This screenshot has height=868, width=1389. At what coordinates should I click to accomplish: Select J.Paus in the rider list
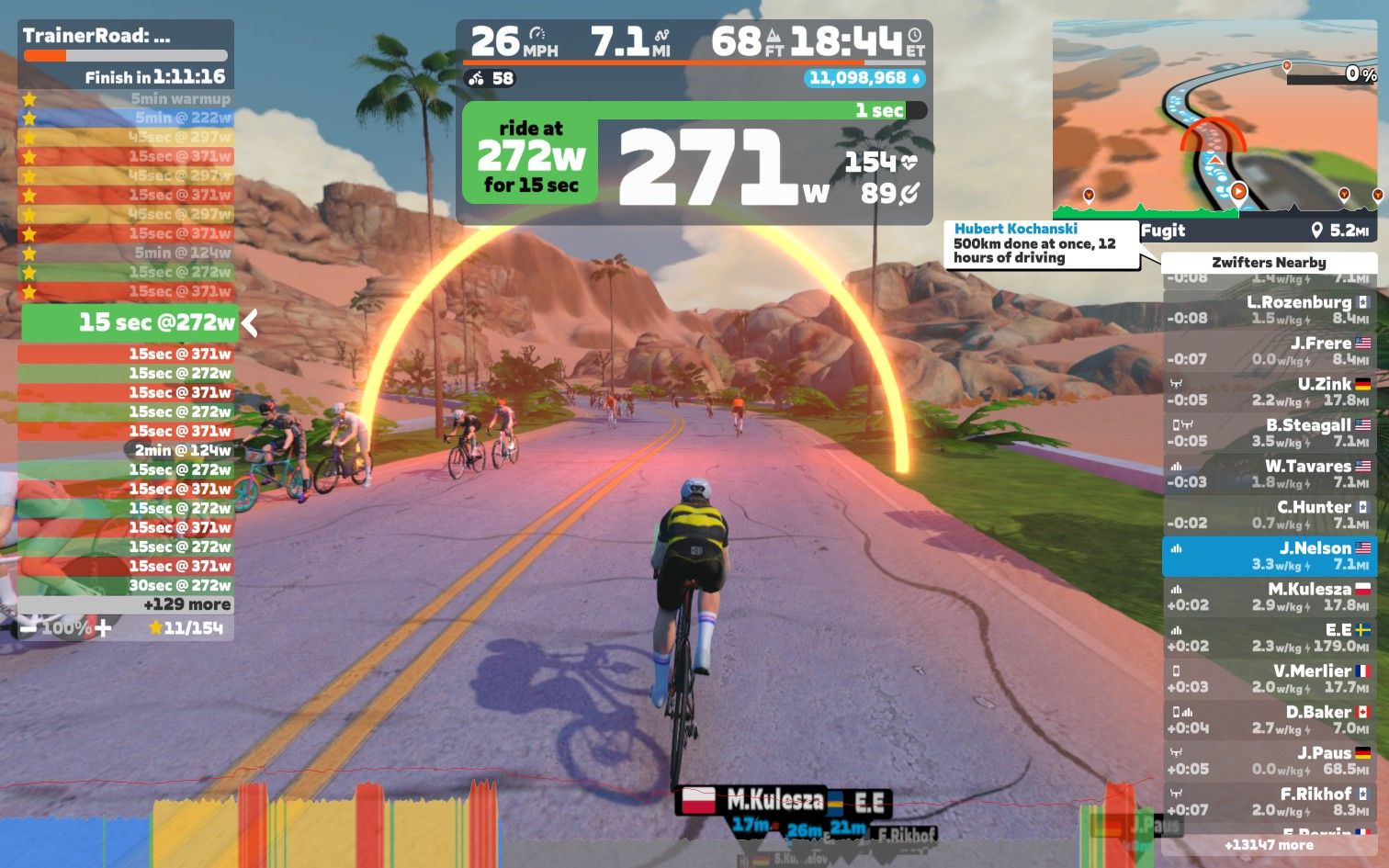1269,761
